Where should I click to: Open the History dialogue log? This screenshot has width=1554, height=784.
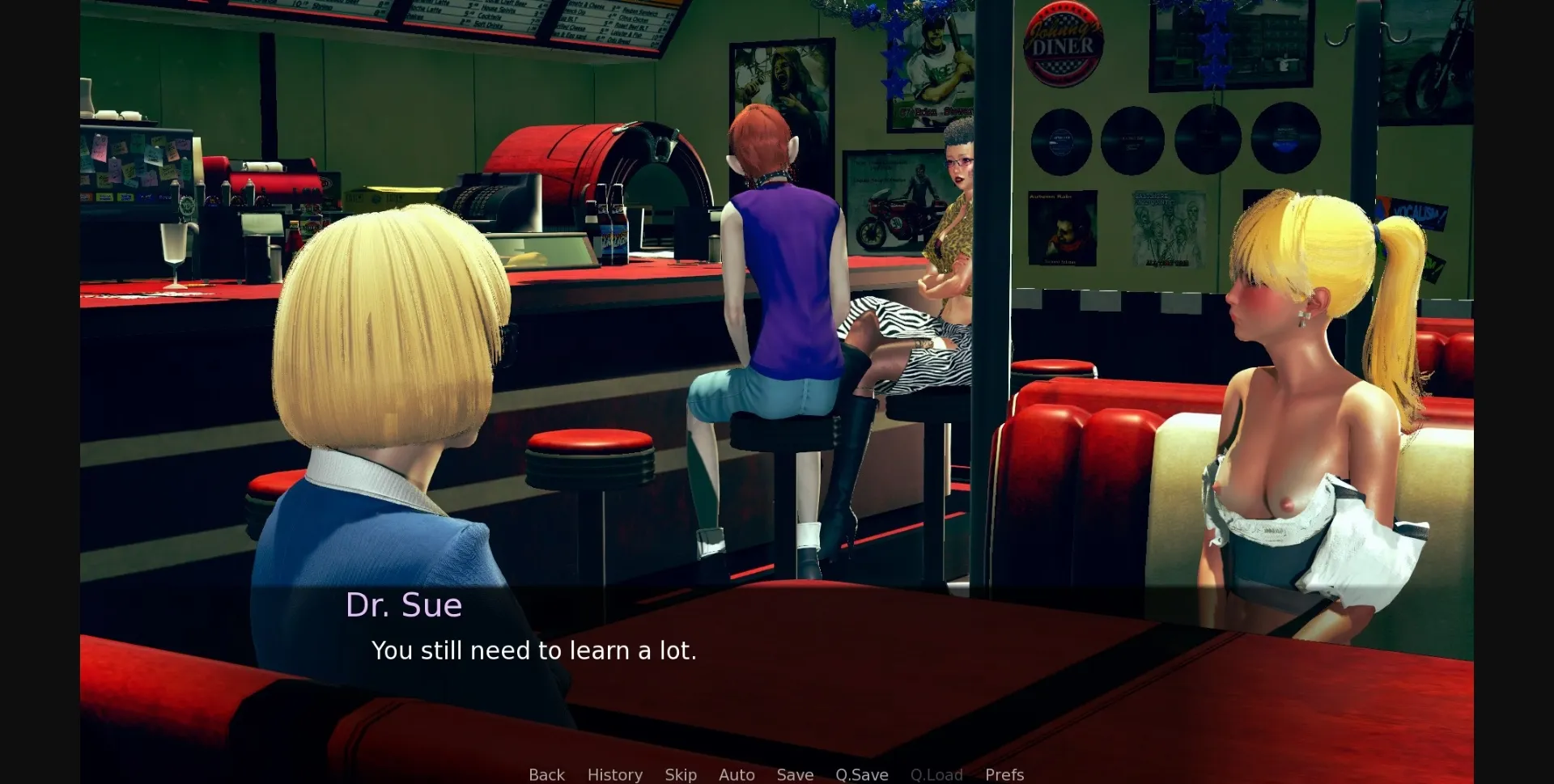(614, 774)
